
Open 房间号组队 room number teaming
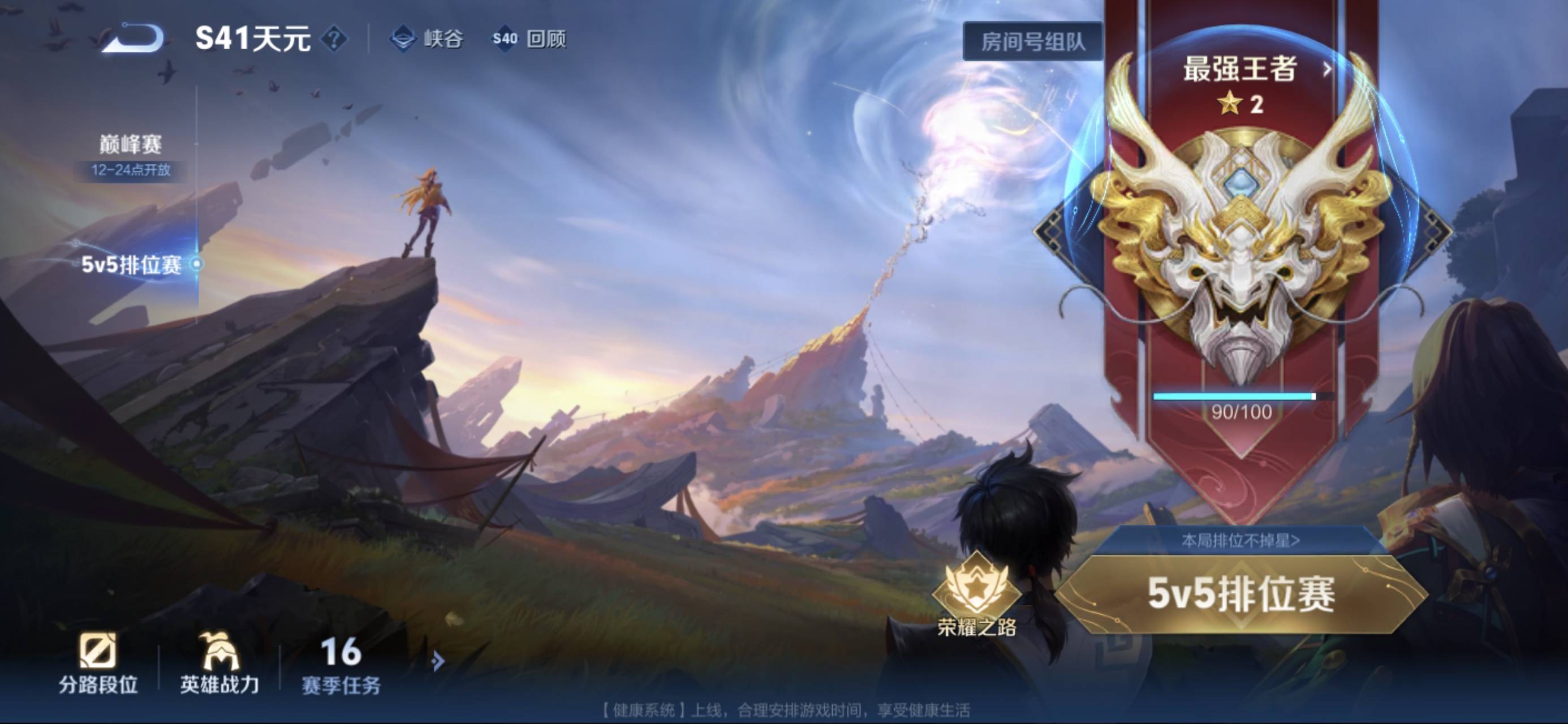pos(1032,41)
